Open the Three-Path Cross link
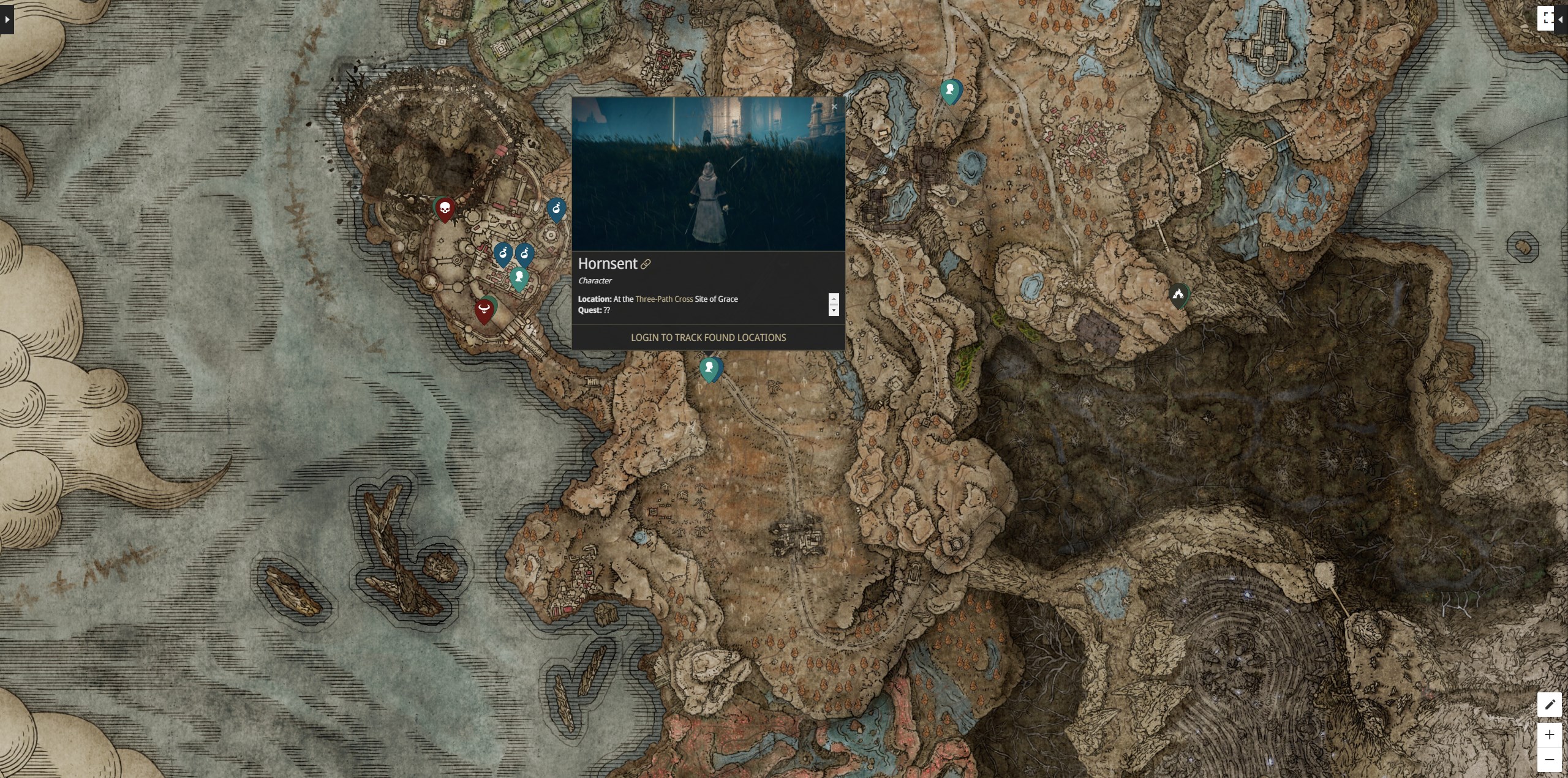The width and height of the screenshot is (1568, 778). [x=663, y=299]
